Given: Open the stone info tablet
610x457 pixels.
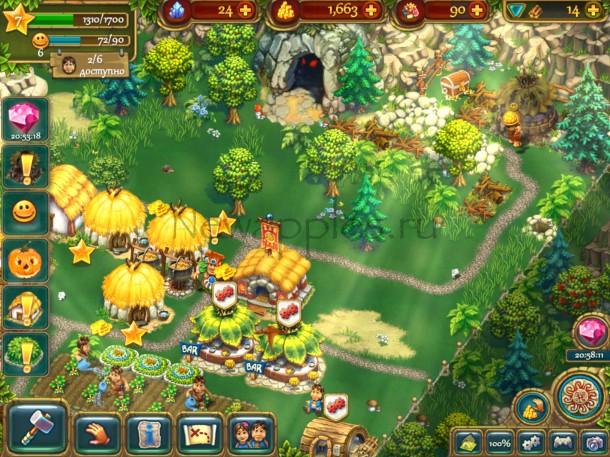Looking at the screenshot, I should pyautogui.click(x=149, y=431).
